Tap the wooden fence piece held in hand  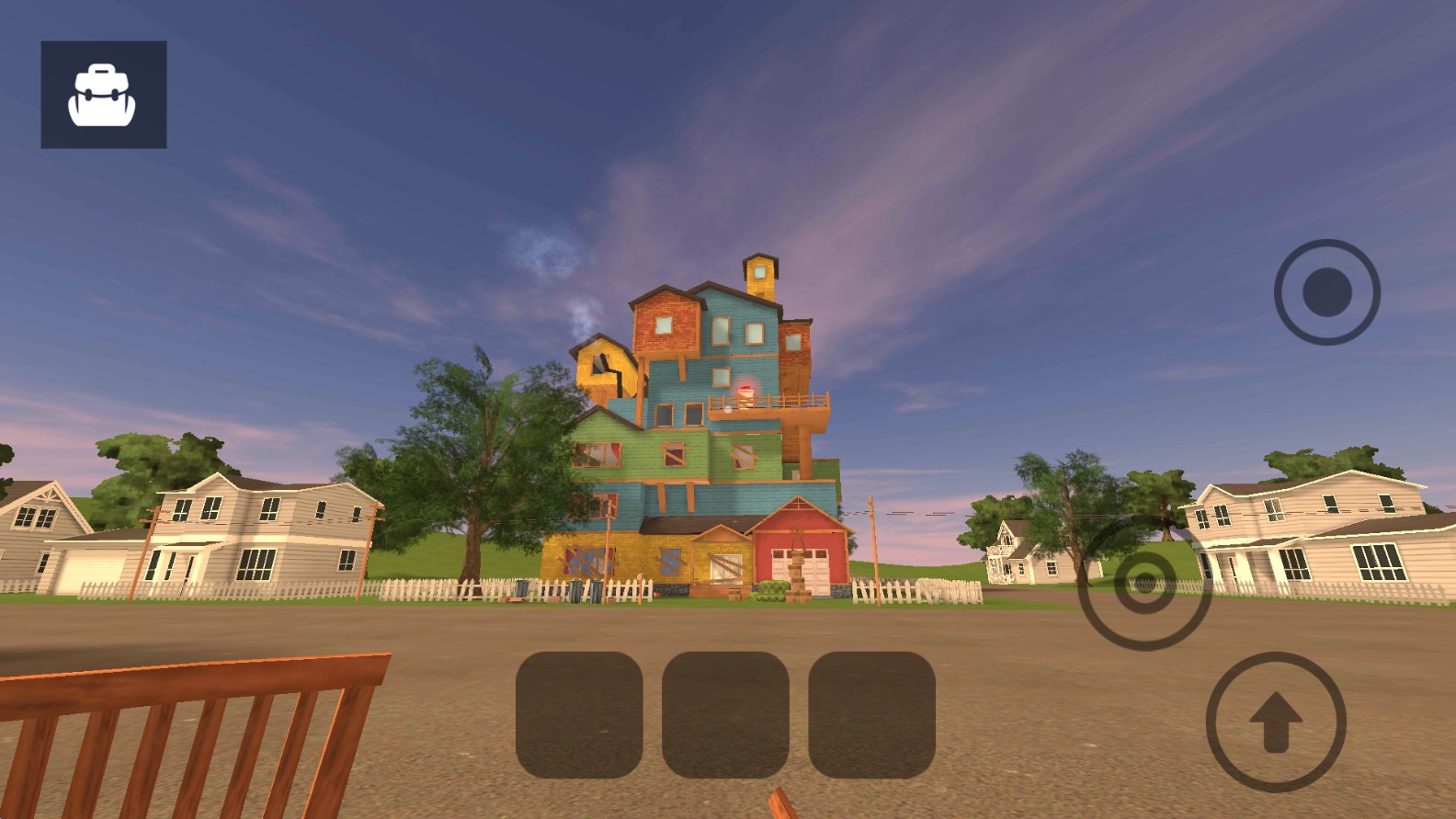coord(184,735)
